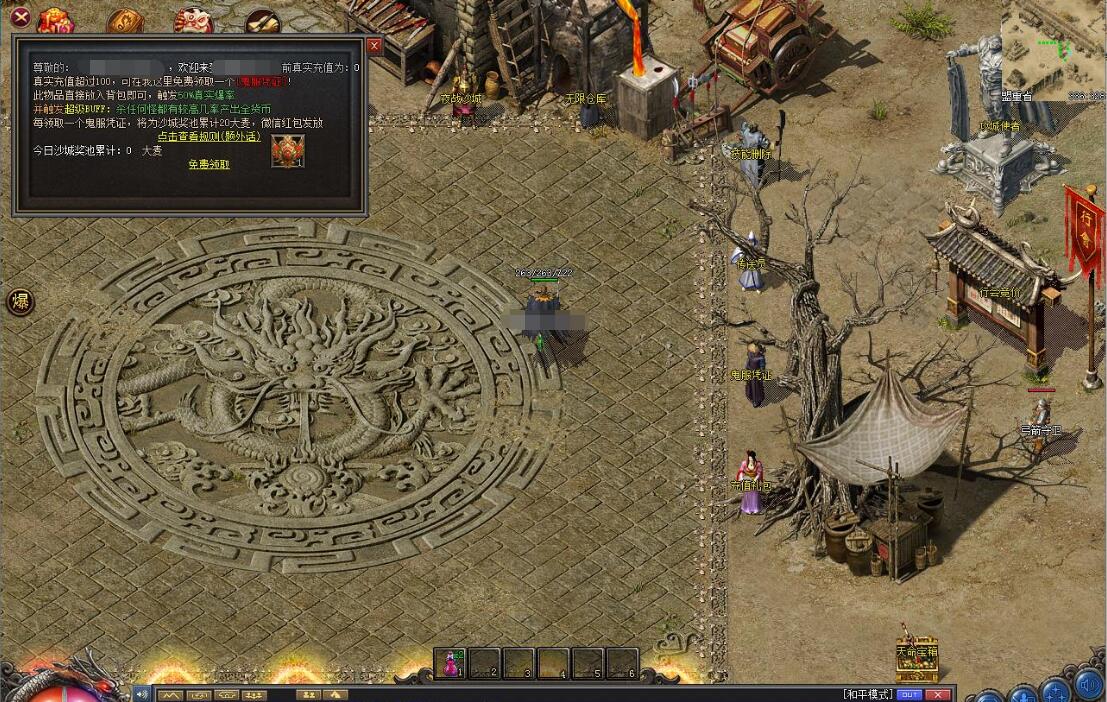The image size is (1107, 702).
Task: Click the blue OUT button
Action: (x=909, y=694)
